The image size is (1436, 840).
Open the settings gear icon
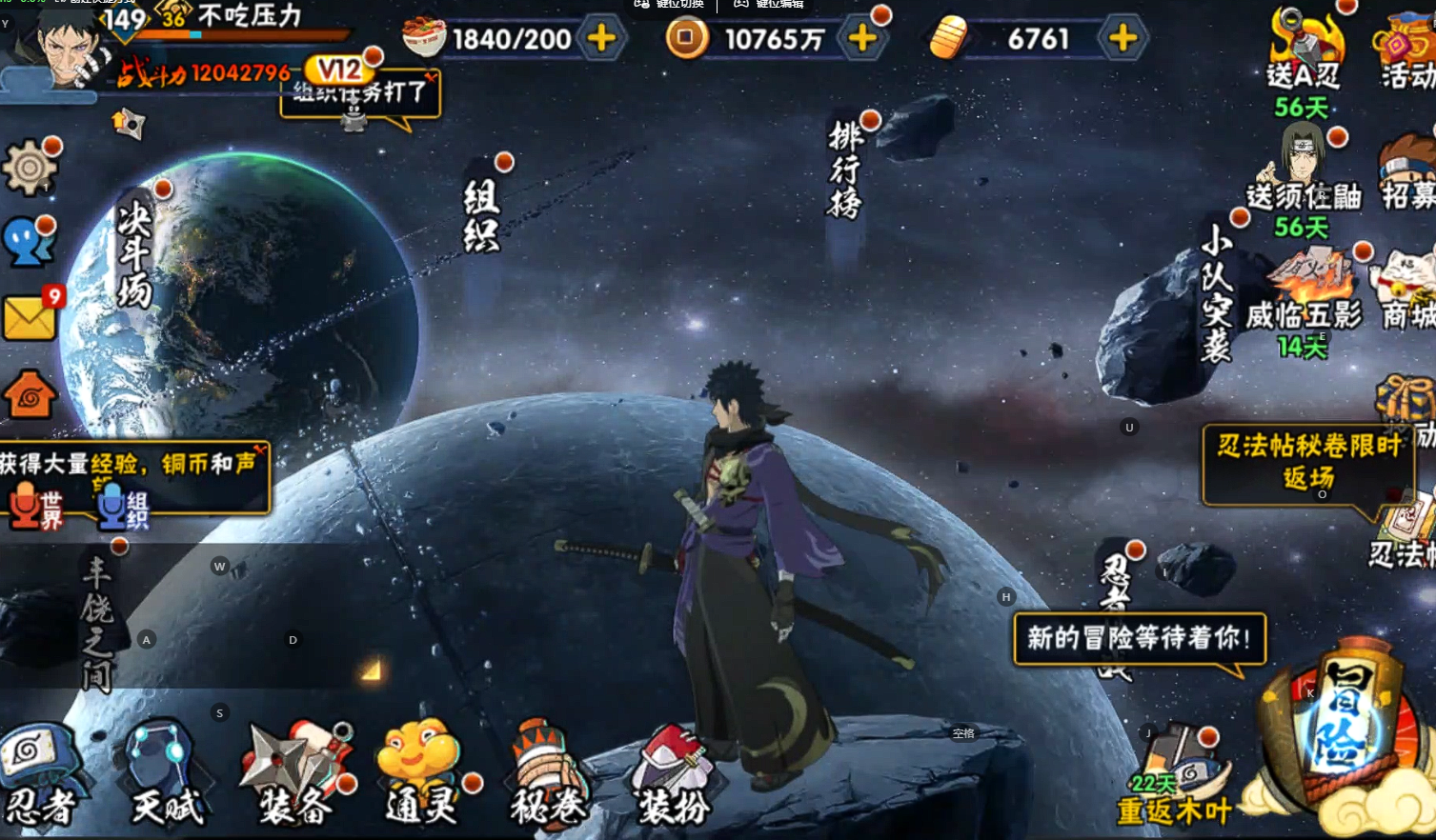tap(30, 170)
